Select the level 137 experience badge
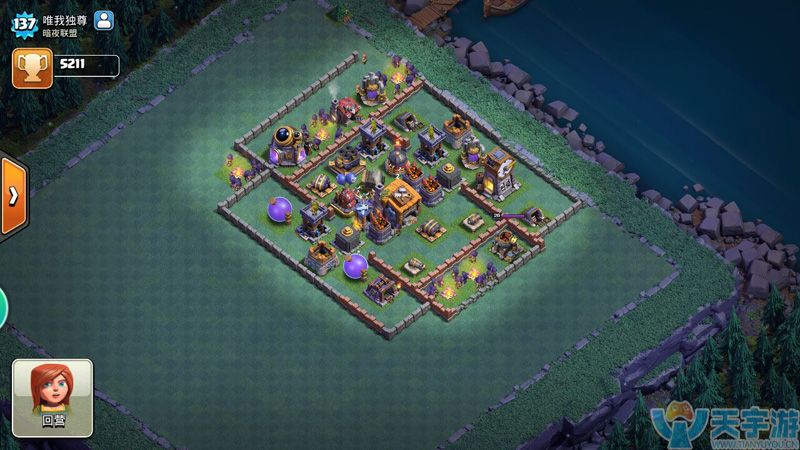Screen dimensions: 800x450 pos(24,25)
